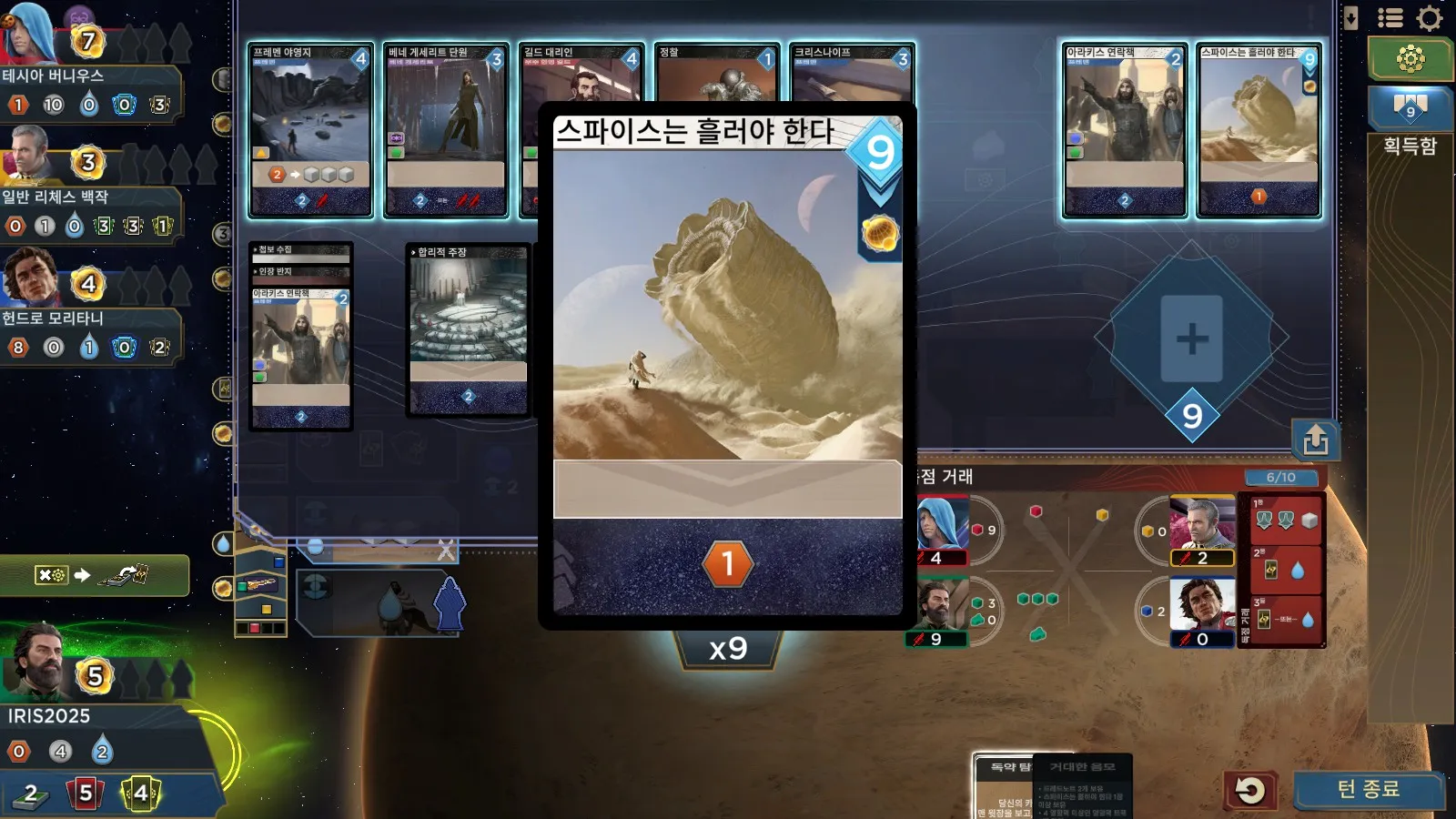Viewport: 1456px width, 819px height.
Task: Open the 거대한 음모 intrigue card
Action: 1083,785
